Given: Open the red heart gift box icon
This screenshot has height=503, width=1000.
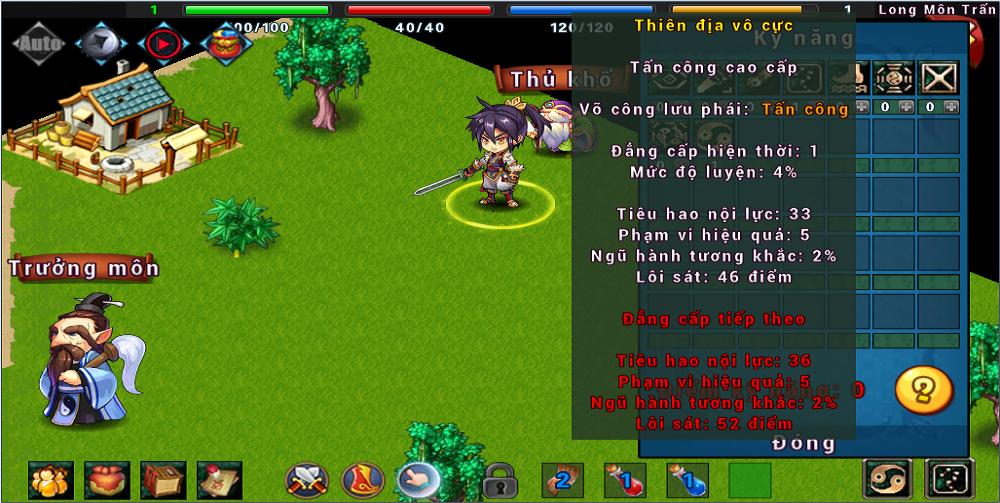Looking at the screenshot, I should tap(105, 480).
